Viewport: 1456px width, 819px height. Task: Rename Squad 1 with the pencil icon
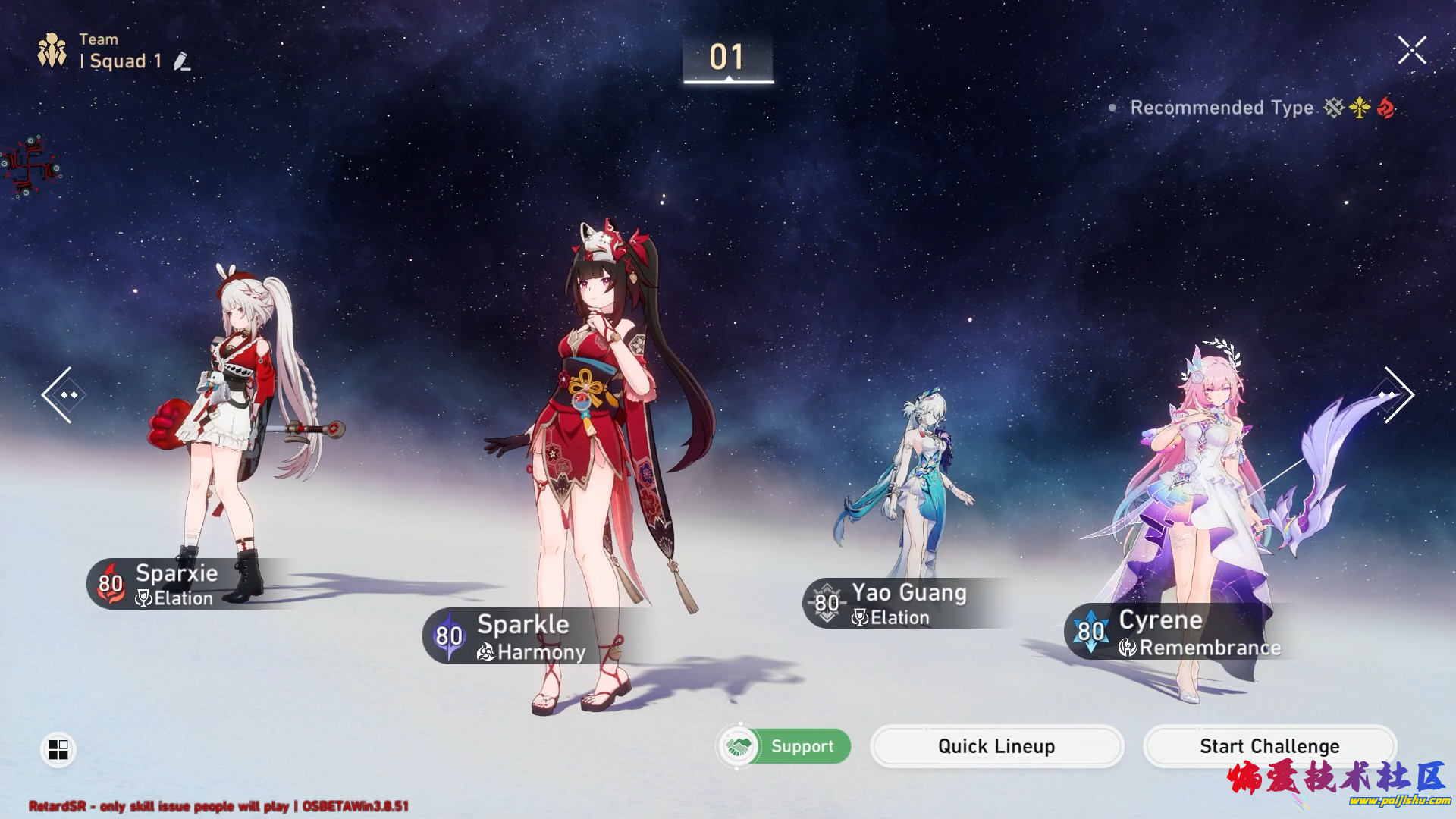[181, 61]
